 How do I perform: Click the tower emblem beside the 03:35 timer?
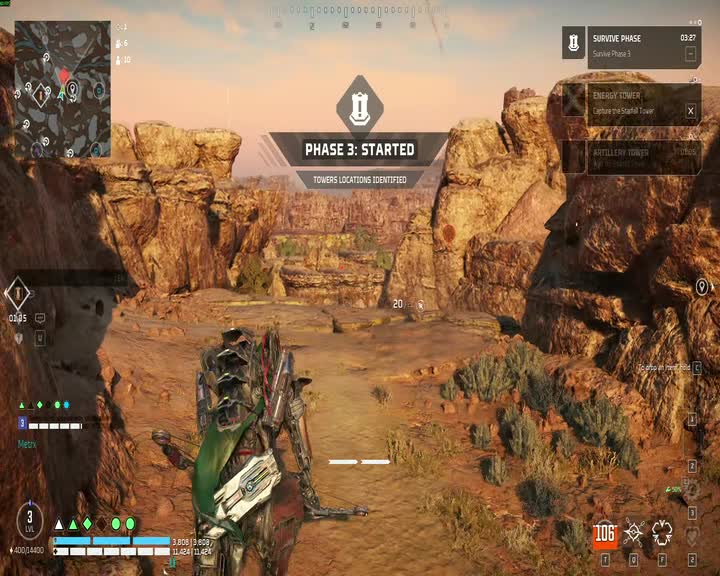point(18,293)
